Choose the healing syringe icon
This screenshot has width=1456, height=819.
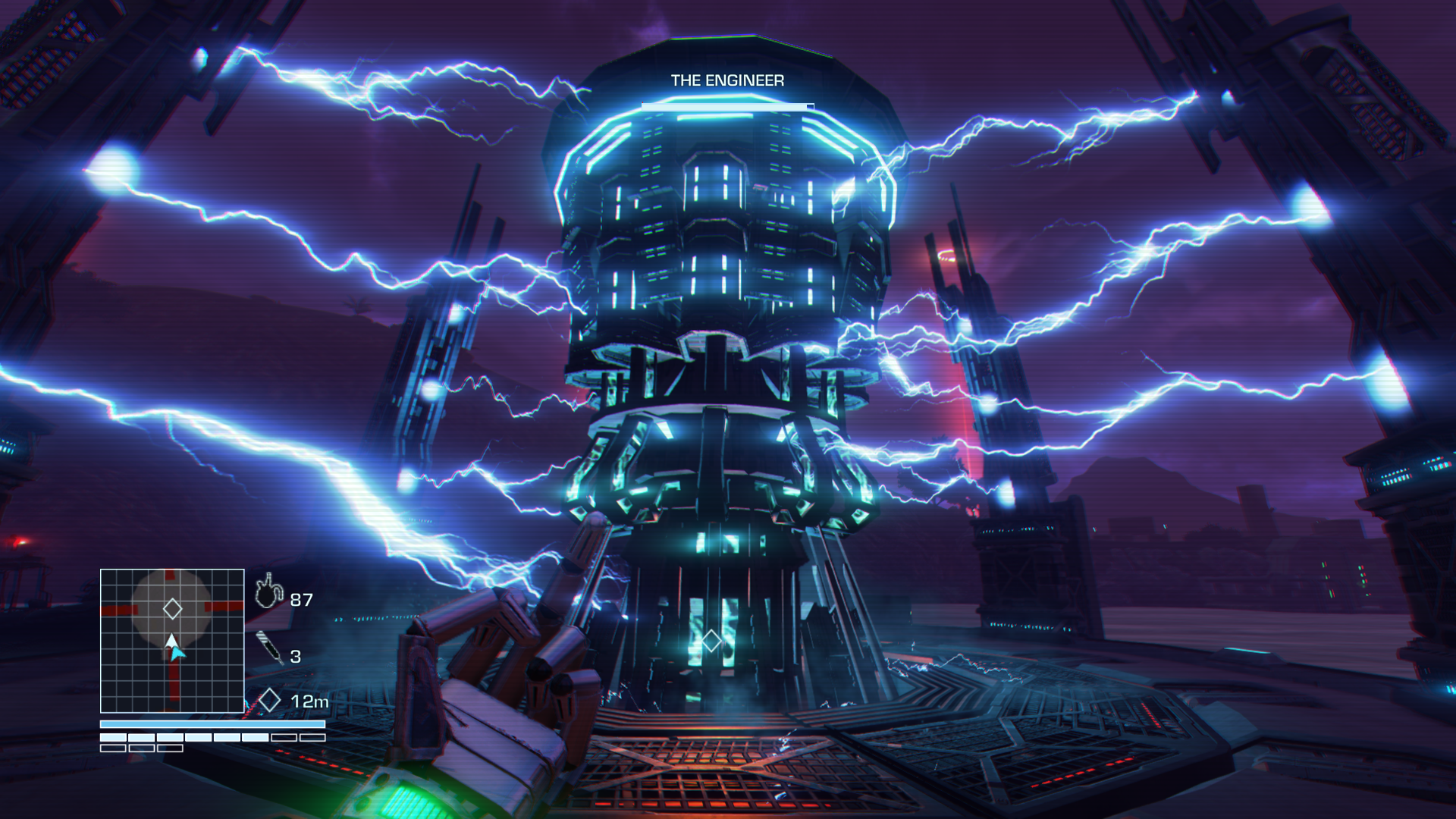(269, 648)
